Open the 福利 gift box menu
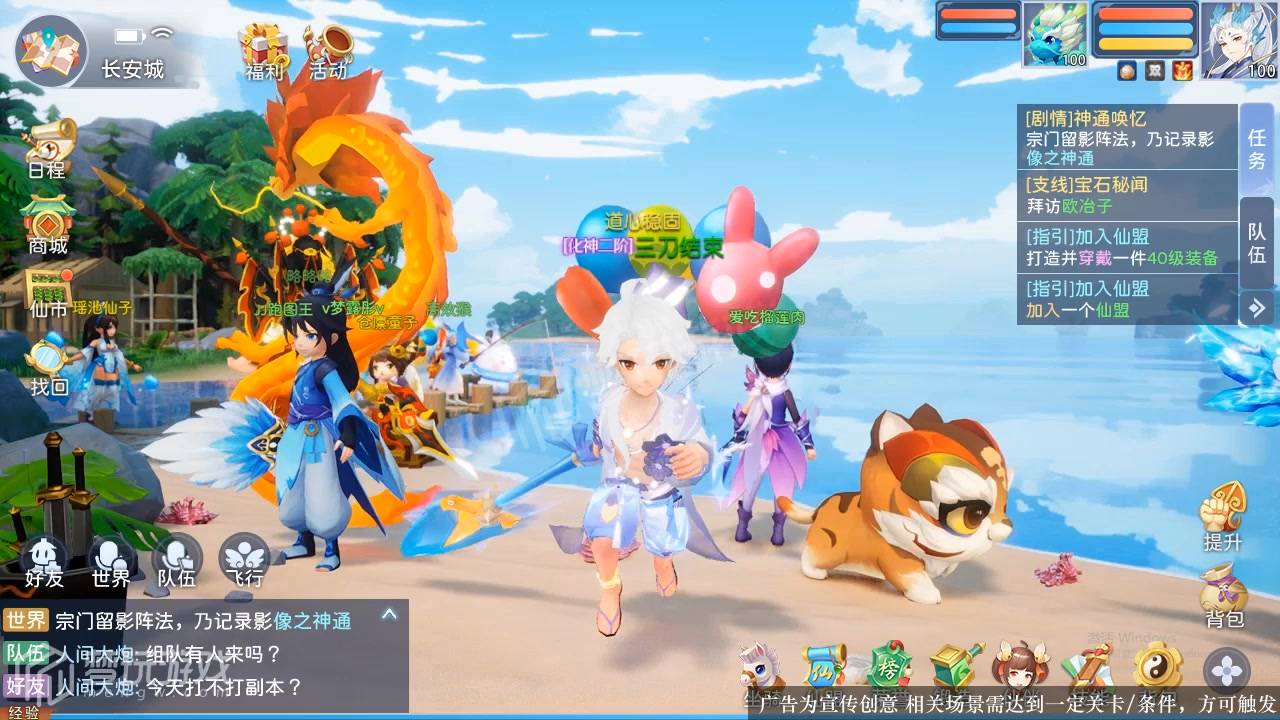This screenshot has height=720, width=1280. 264,50
